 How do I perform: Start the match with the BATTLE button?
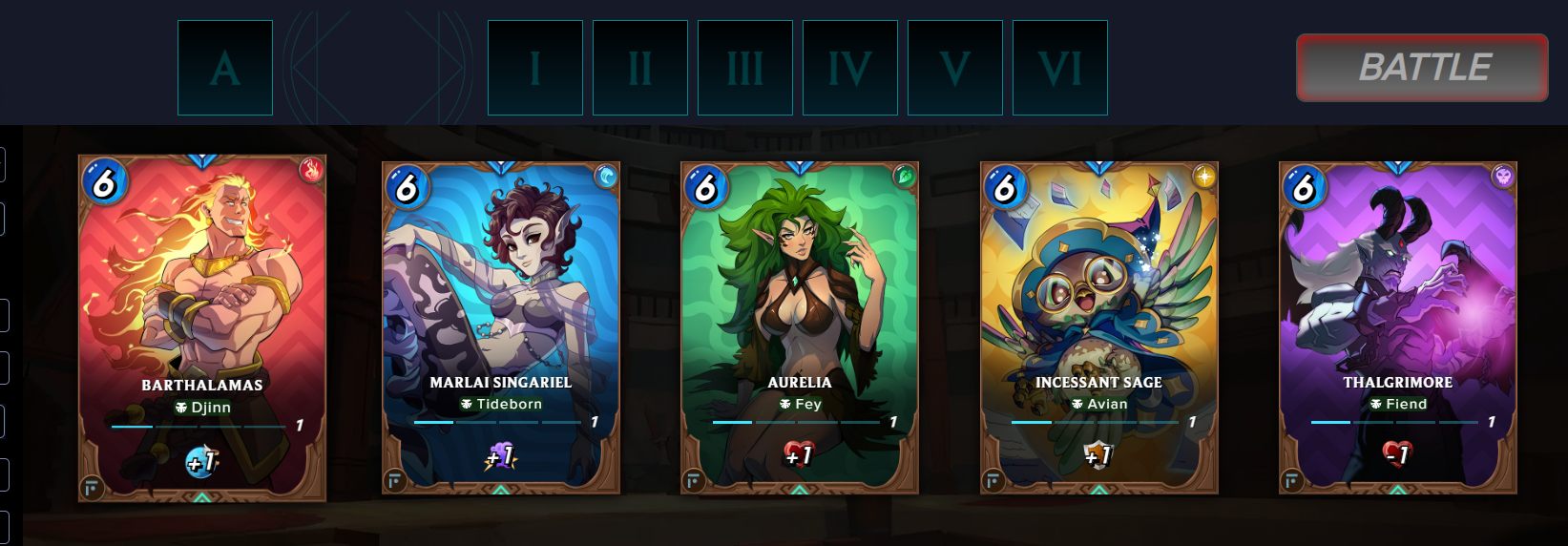(x=1422, y=68)
